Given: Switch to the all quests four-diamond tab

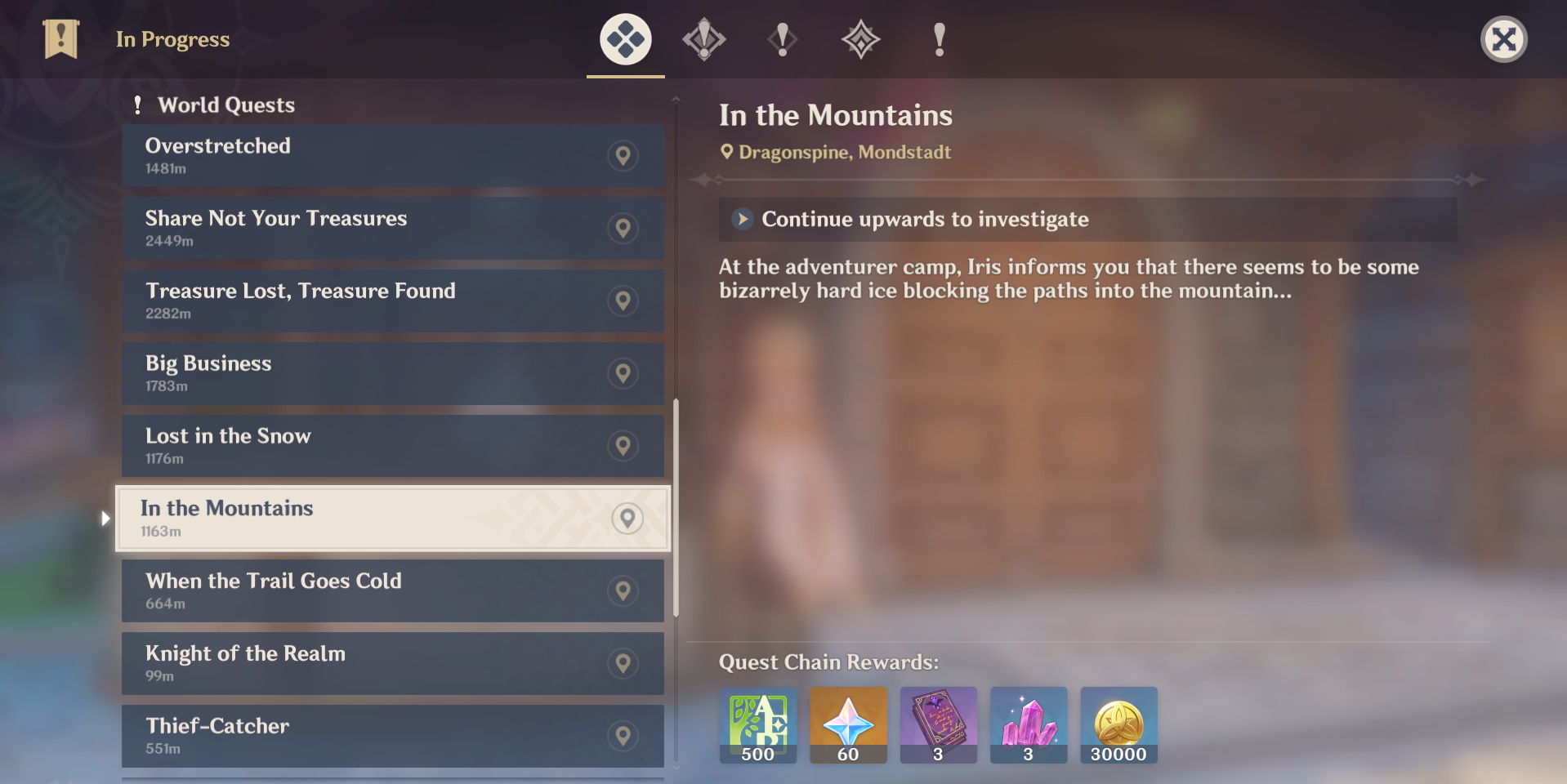Looking at the screenshot, I should point(626,39).
